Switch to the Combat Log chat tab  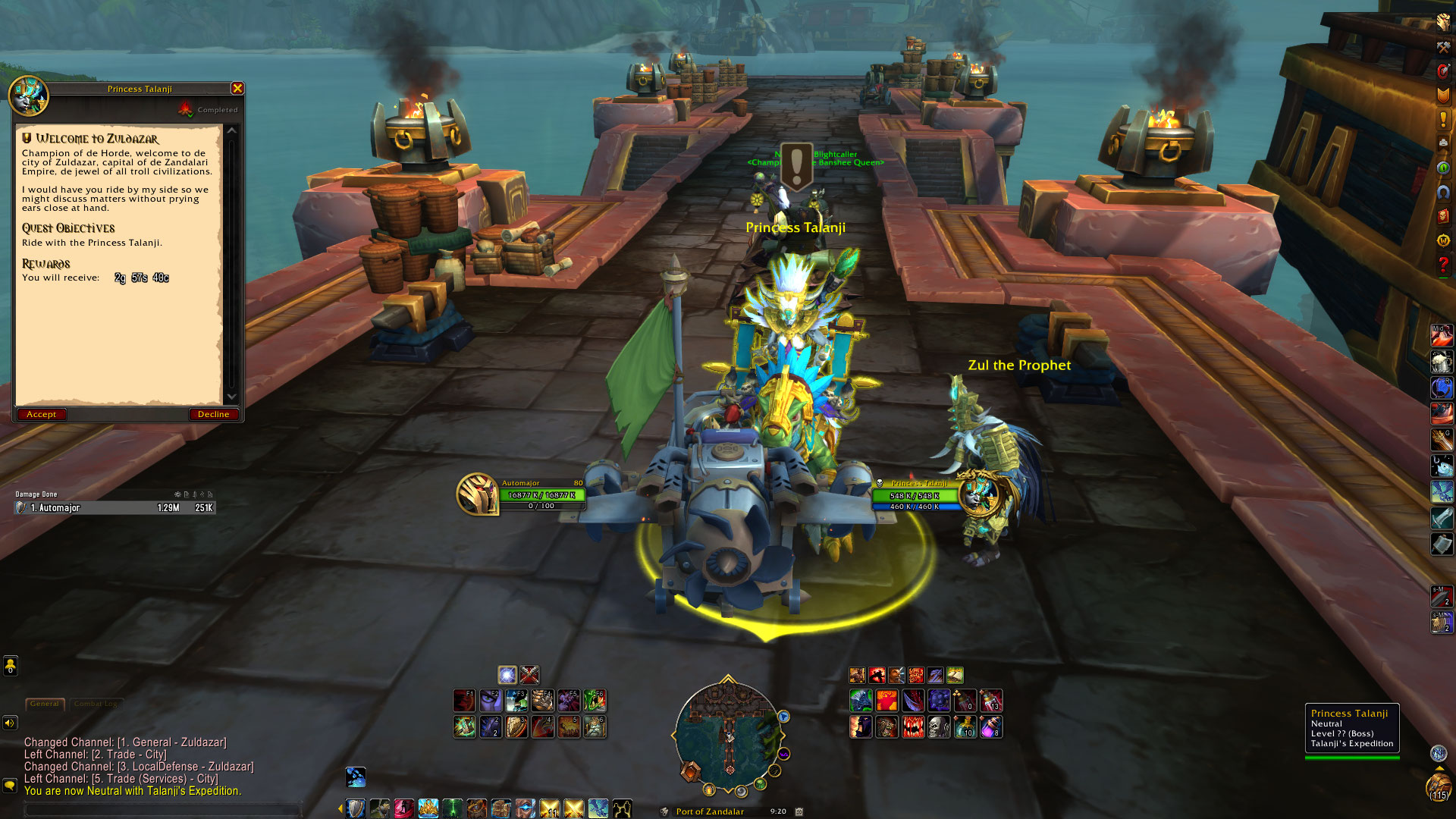pyautogui.click(x=96, y=704)
